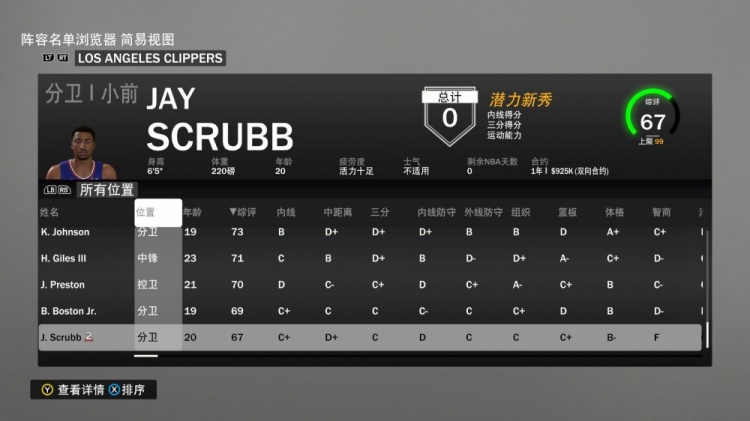The image size is (750, 421).
Task: Sort by the 年龄 age column
Action: (x=192, y=212)
